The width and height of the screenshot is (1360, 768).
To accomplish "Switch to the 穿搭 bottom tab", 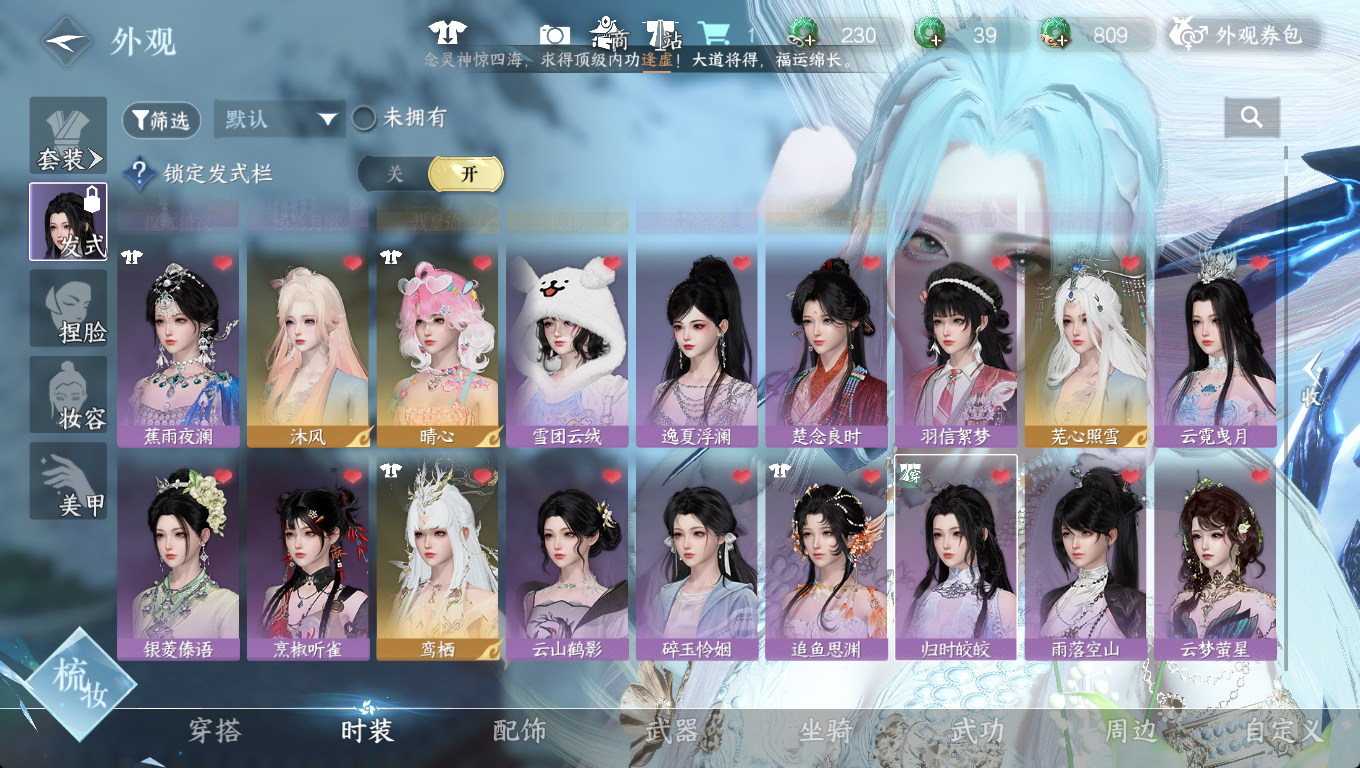I will [215, 731].
